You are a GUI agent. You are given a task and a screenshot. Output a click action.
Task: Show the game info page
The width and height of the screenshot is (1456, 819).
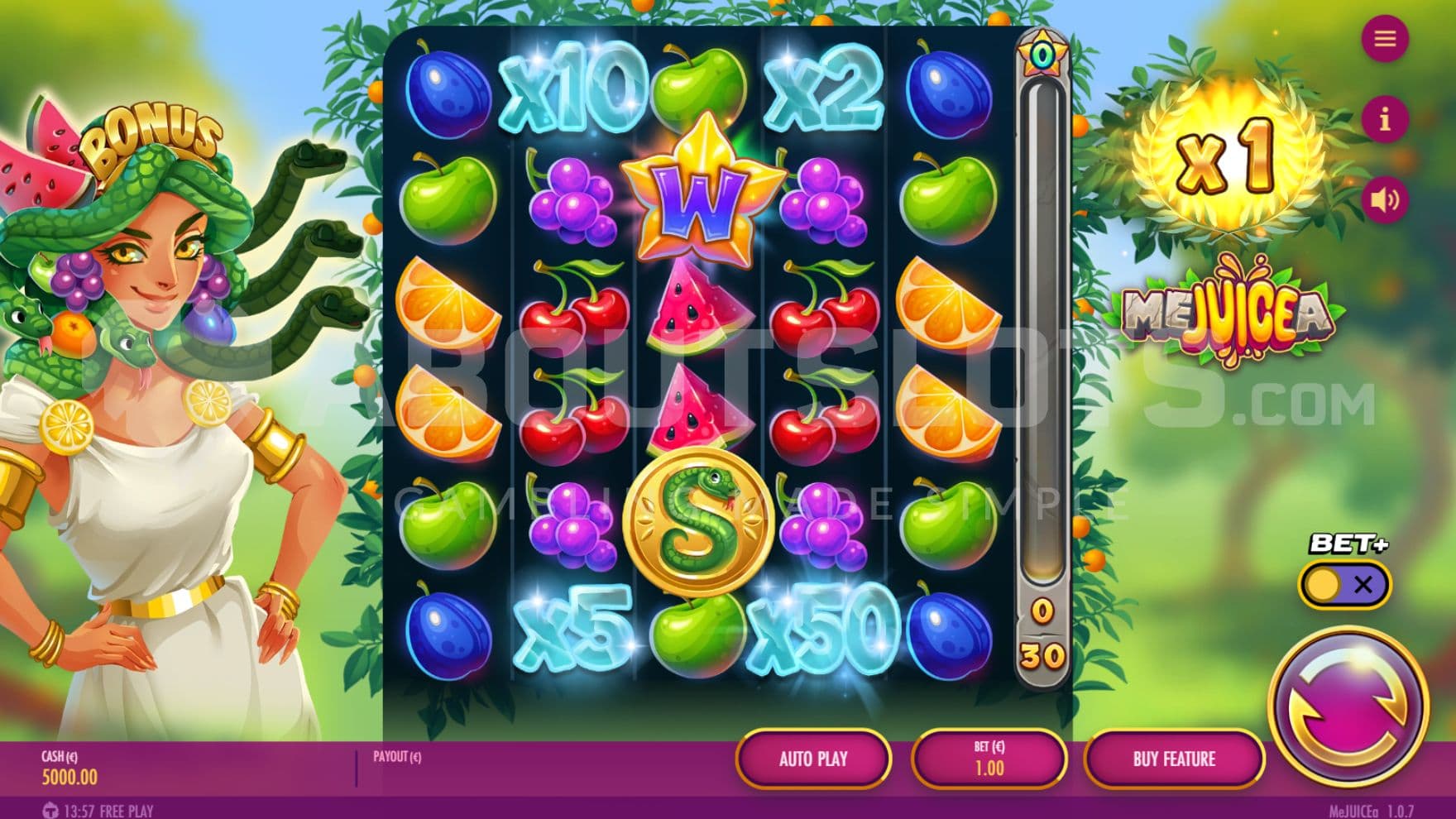click(x=1385, y=120)
